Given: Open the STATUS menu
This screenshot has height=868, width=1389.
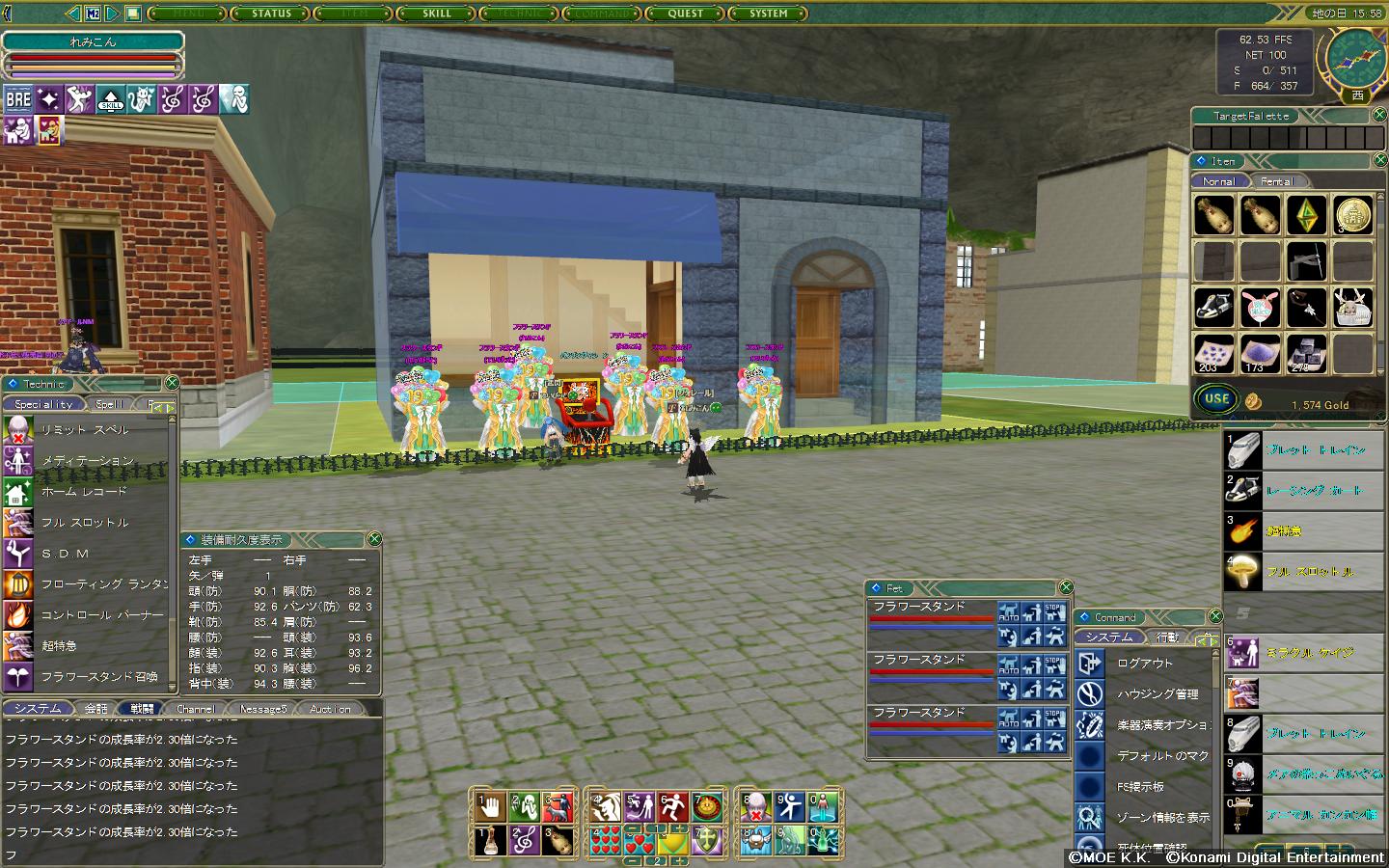Looking at the screenshot, I should (271, 14).
